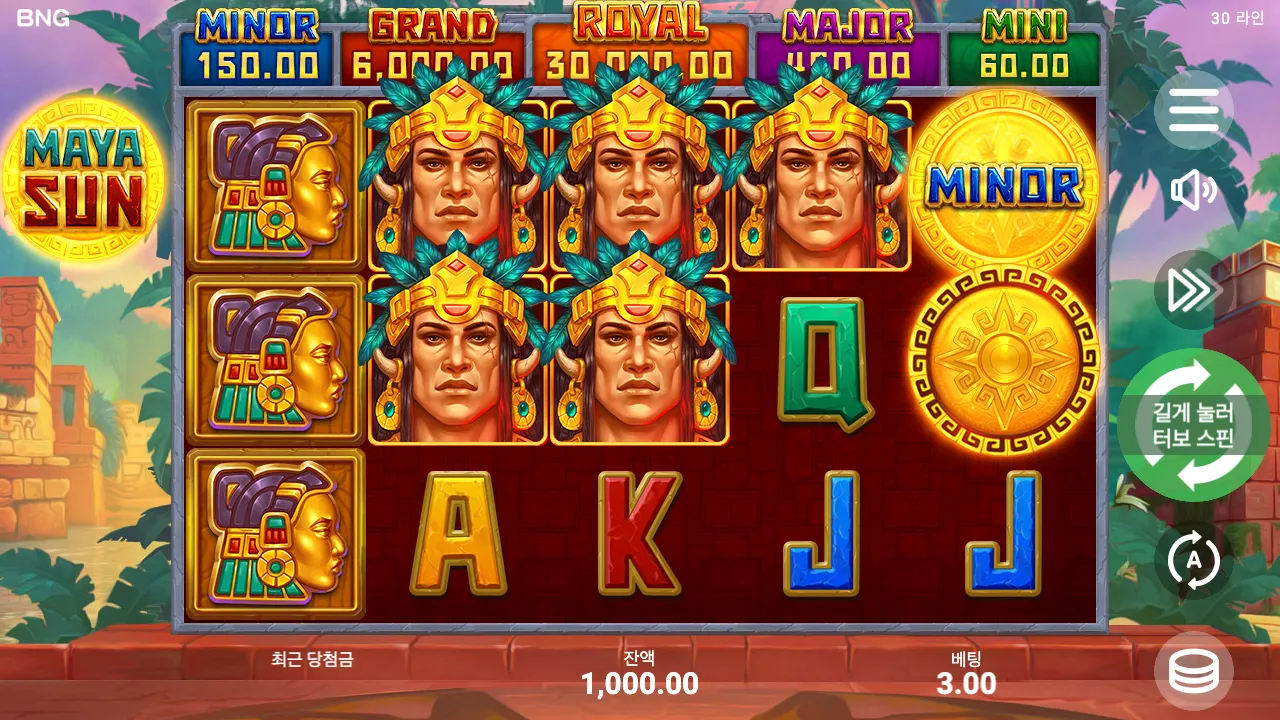Open the bet coin stack button

pos(1193,672)
